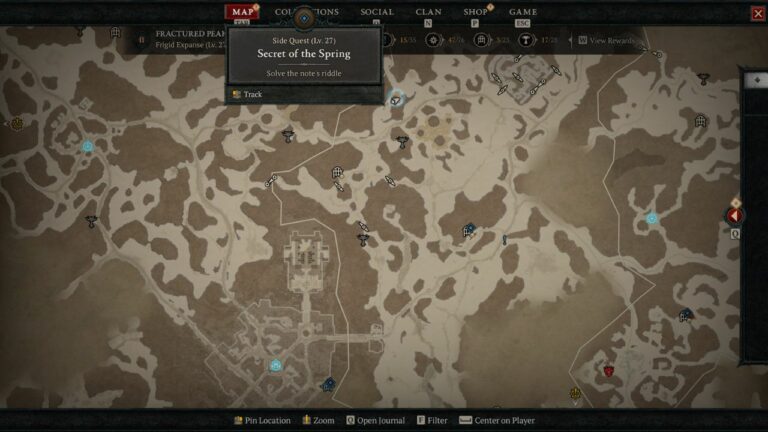Open the Shop tab
This screenshot has height=432, width=768.
click(476, 12)
